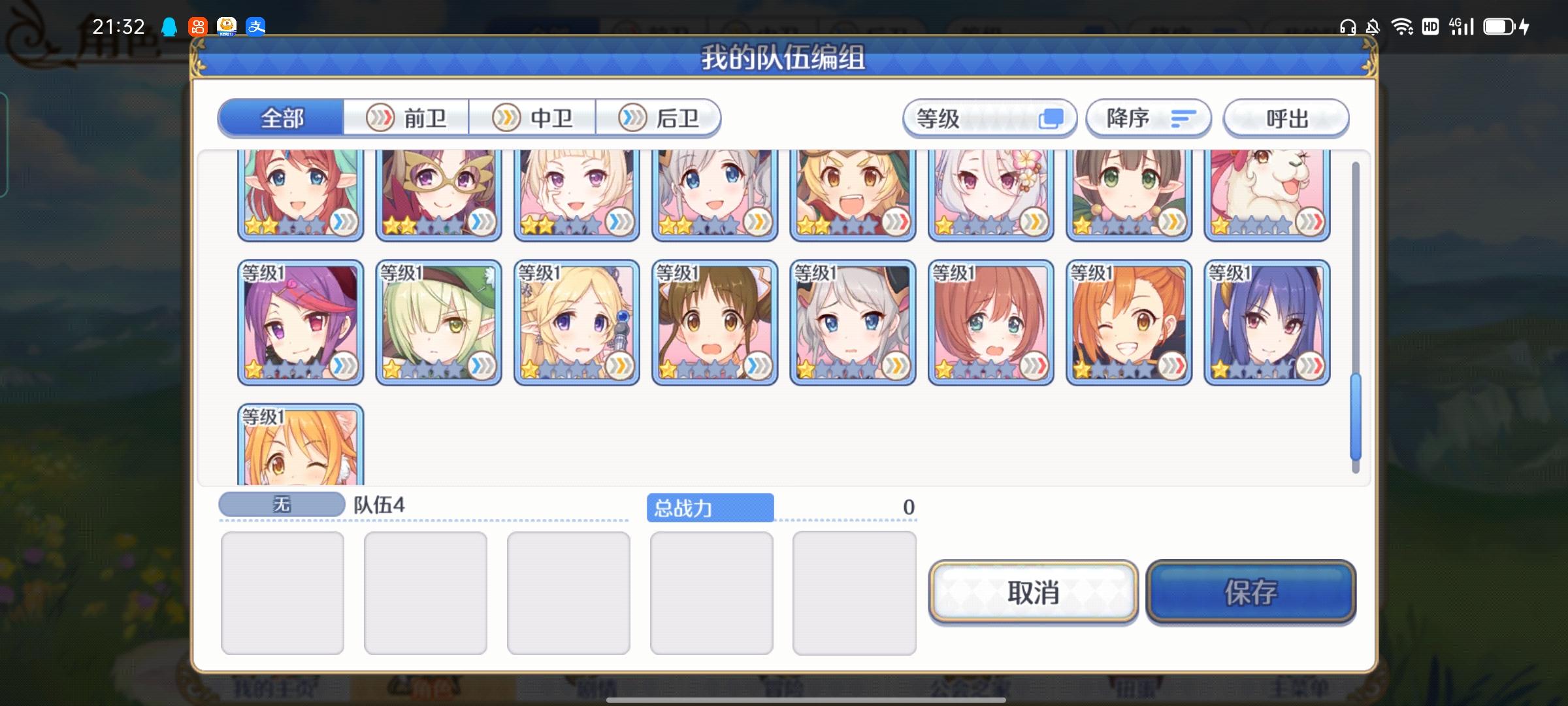1568x706 pixels.
Task: Open the 无 team effect selector
Action: point(282,503)
